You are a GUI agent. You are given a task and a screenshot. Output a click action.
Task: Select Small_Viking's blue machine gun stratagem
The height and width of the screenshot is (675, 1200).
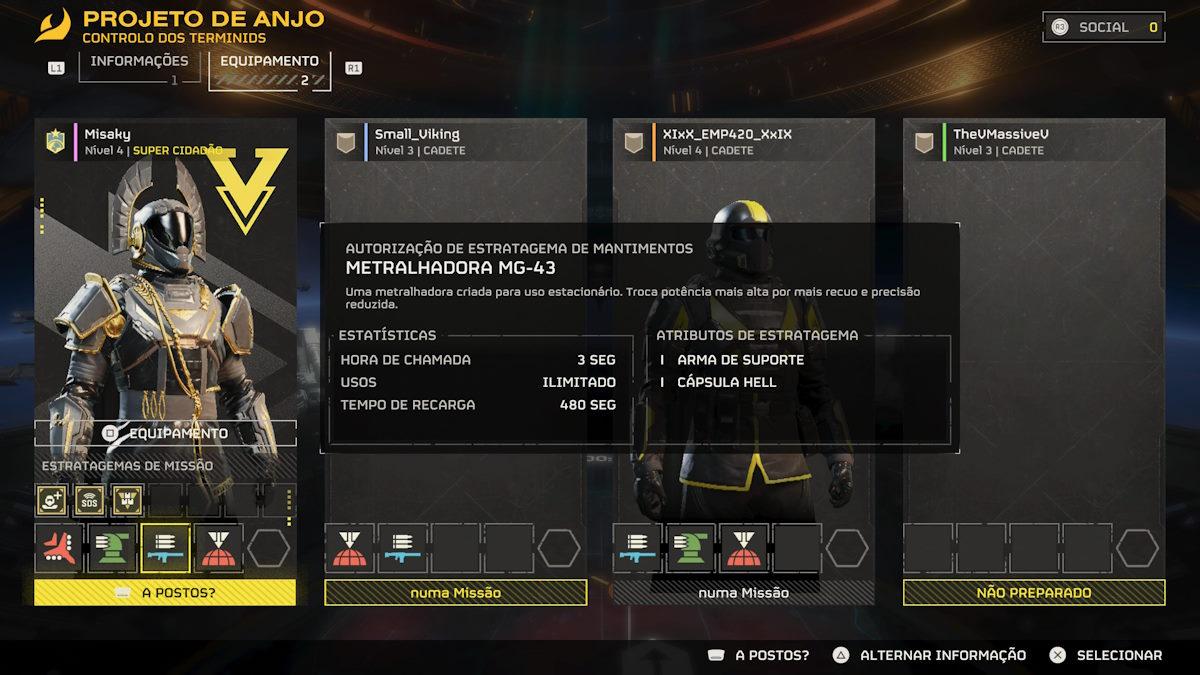402,548
